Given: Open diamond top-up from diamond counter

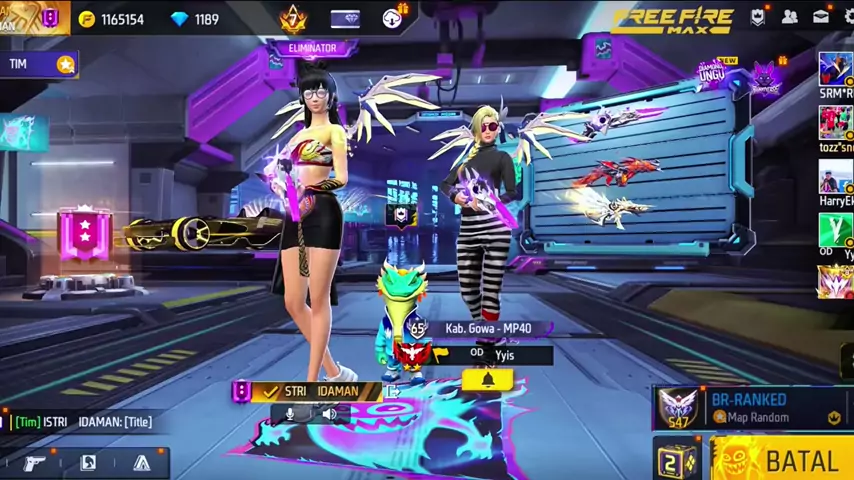Looking at the screenshot, I should pyautogui.click(x=195, y=19).
